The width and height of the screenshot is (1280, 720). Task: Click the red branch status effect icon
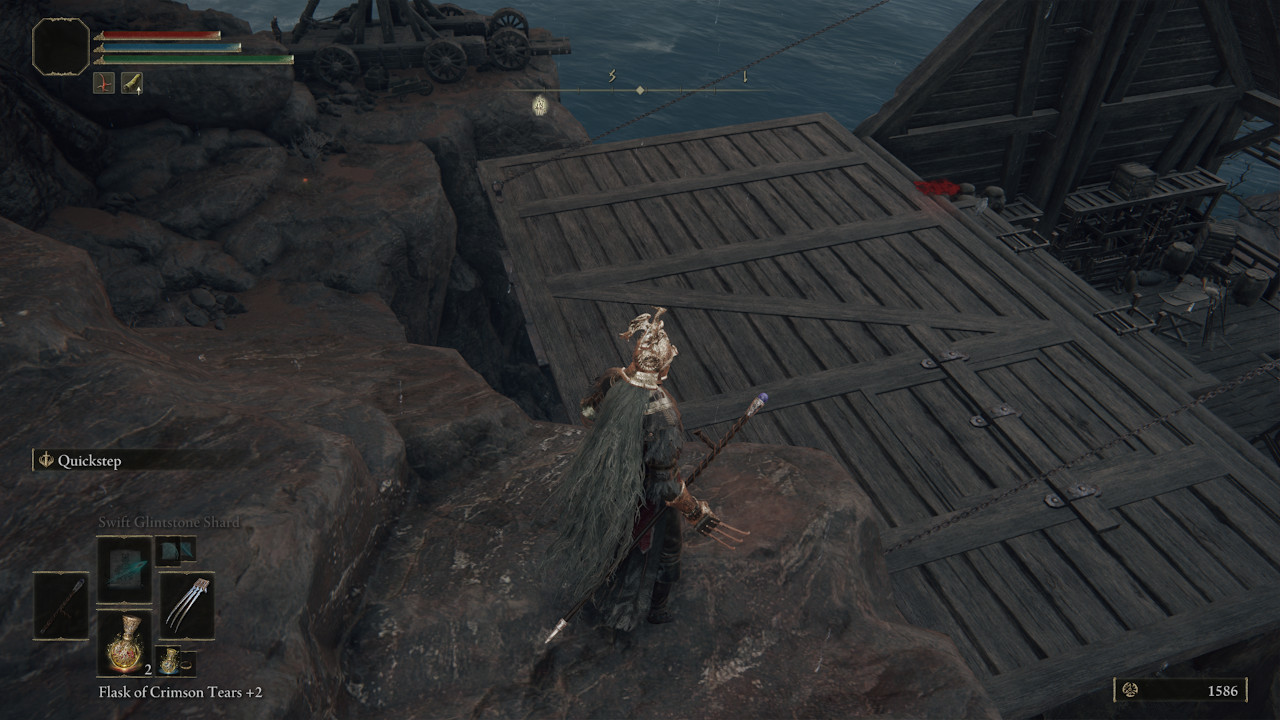(104, 83)
